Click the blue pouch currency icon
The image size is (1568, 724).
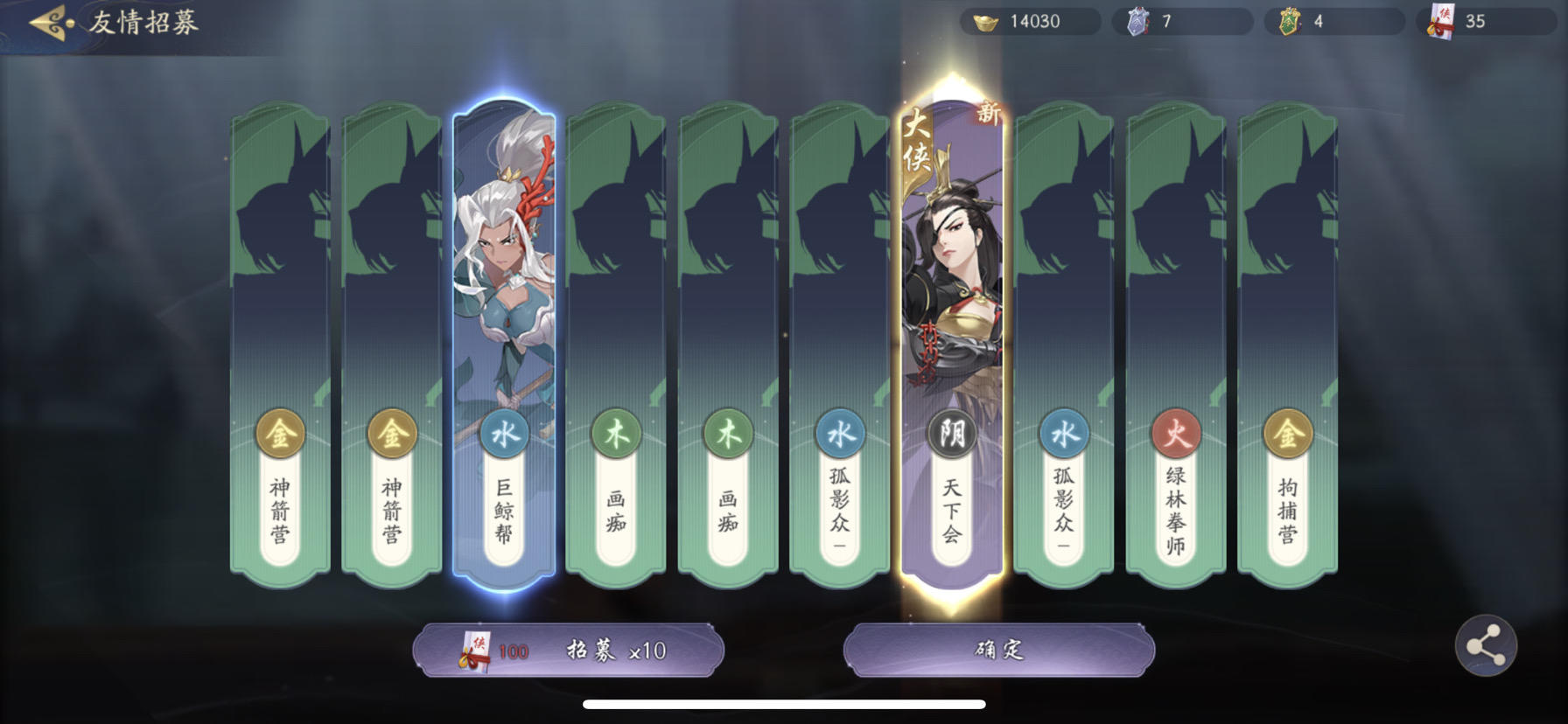(1139, 21)
